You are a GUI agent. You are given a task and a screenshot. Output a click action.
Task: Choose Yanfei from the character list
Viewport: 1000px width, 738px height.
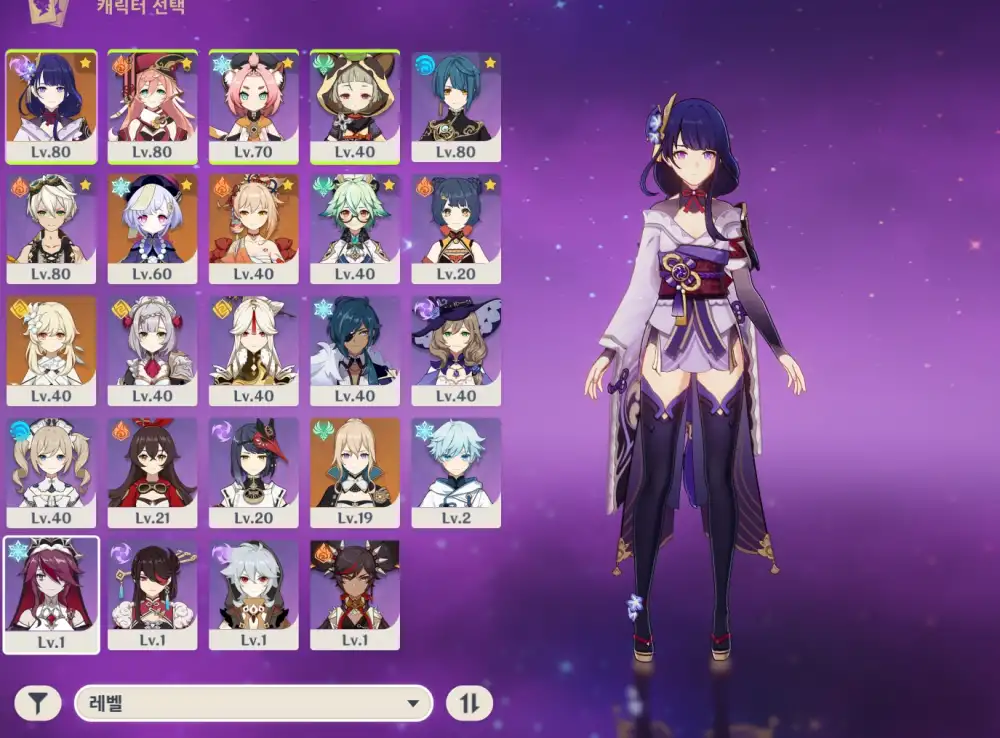click(152, 106)
